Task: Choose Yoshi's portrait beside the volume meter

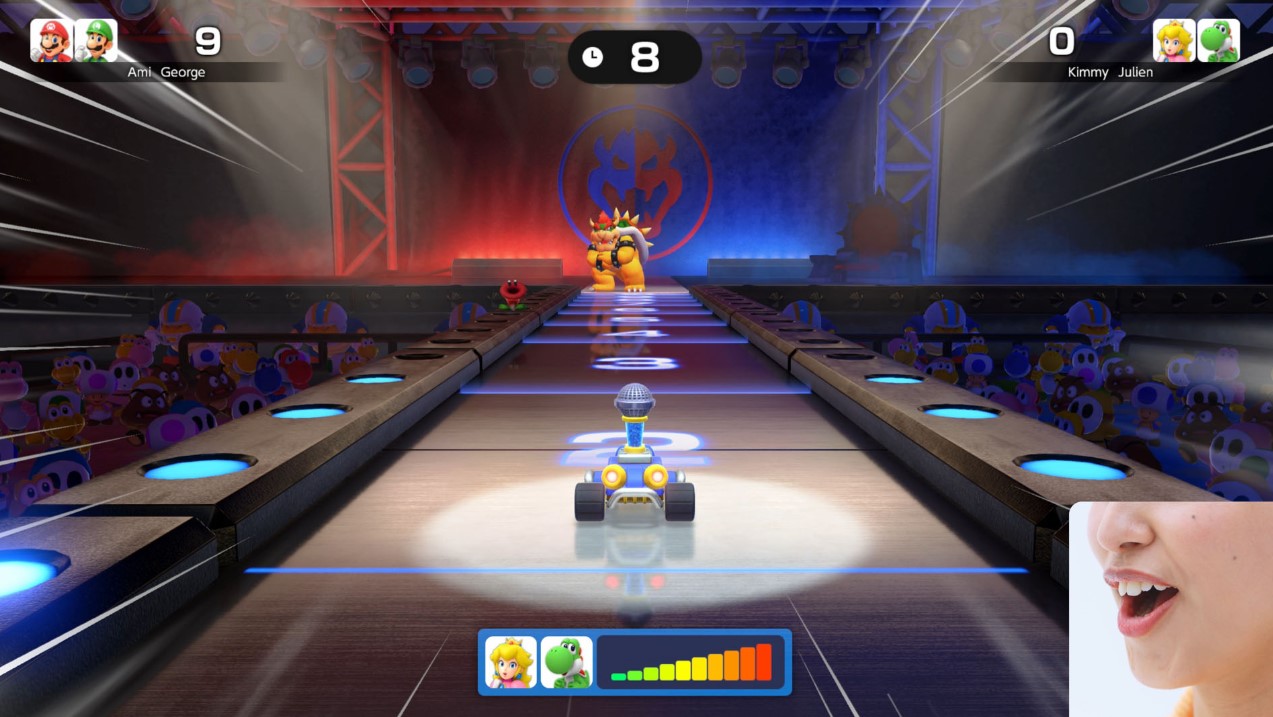Action: (x=566, y=662)
